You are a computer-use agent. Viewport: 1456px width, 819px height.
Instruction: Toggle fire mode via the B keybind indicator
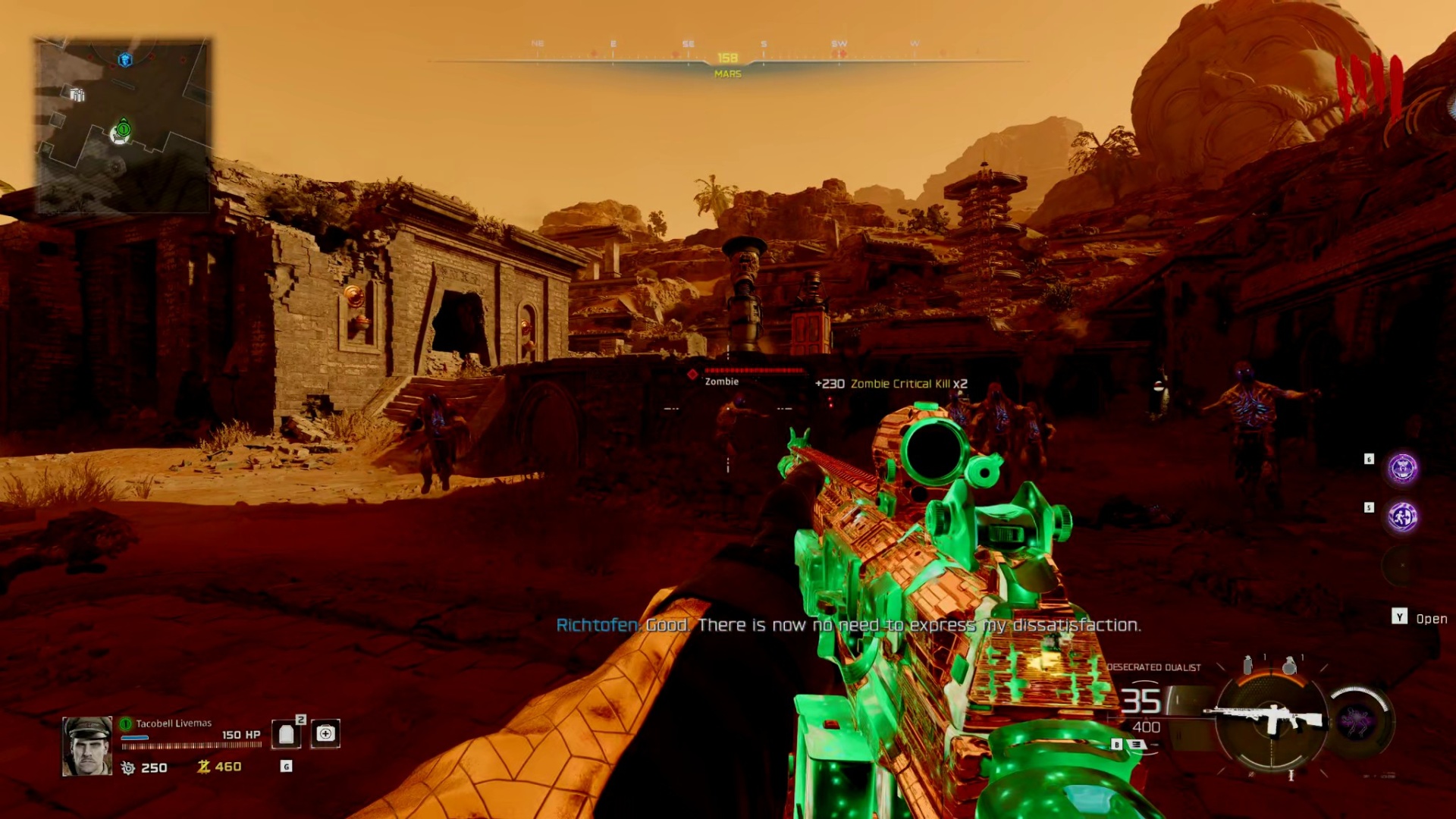(1116, 744)
